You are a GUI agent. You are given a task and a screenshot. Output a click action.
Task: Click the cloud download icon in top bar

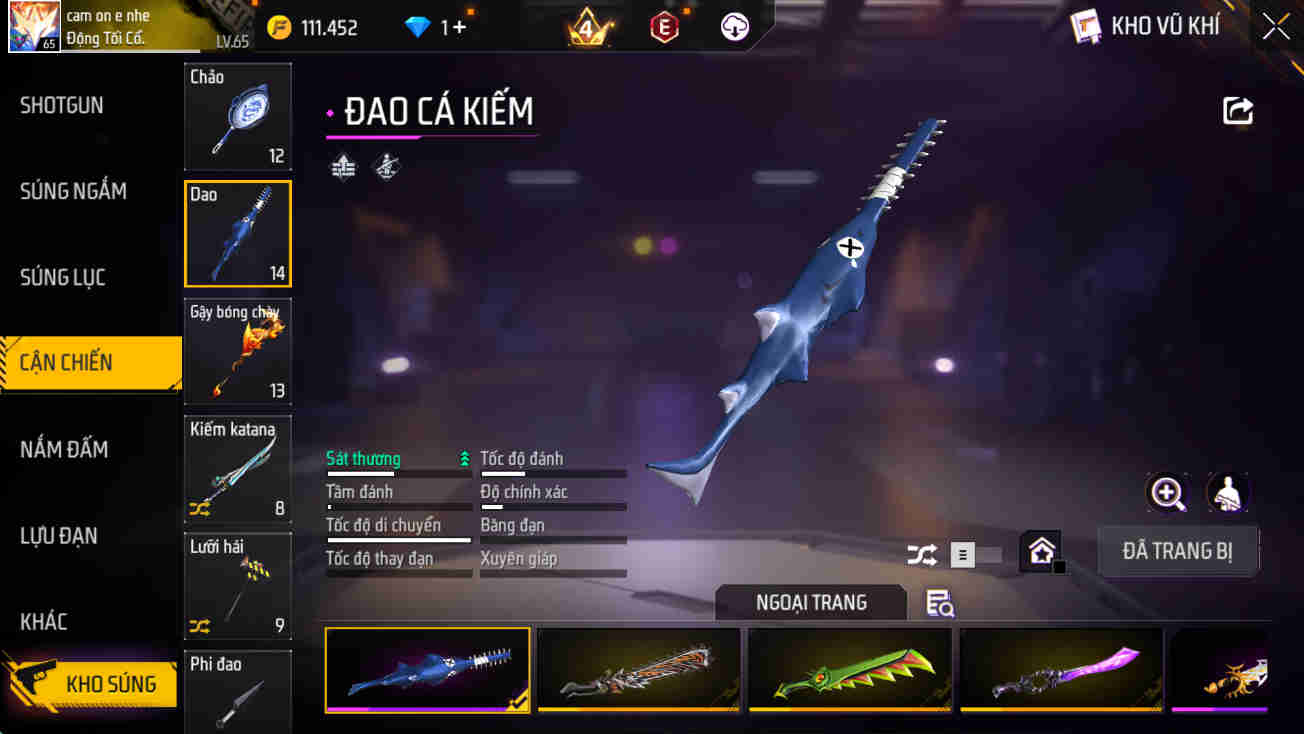(x=734, y=27)
